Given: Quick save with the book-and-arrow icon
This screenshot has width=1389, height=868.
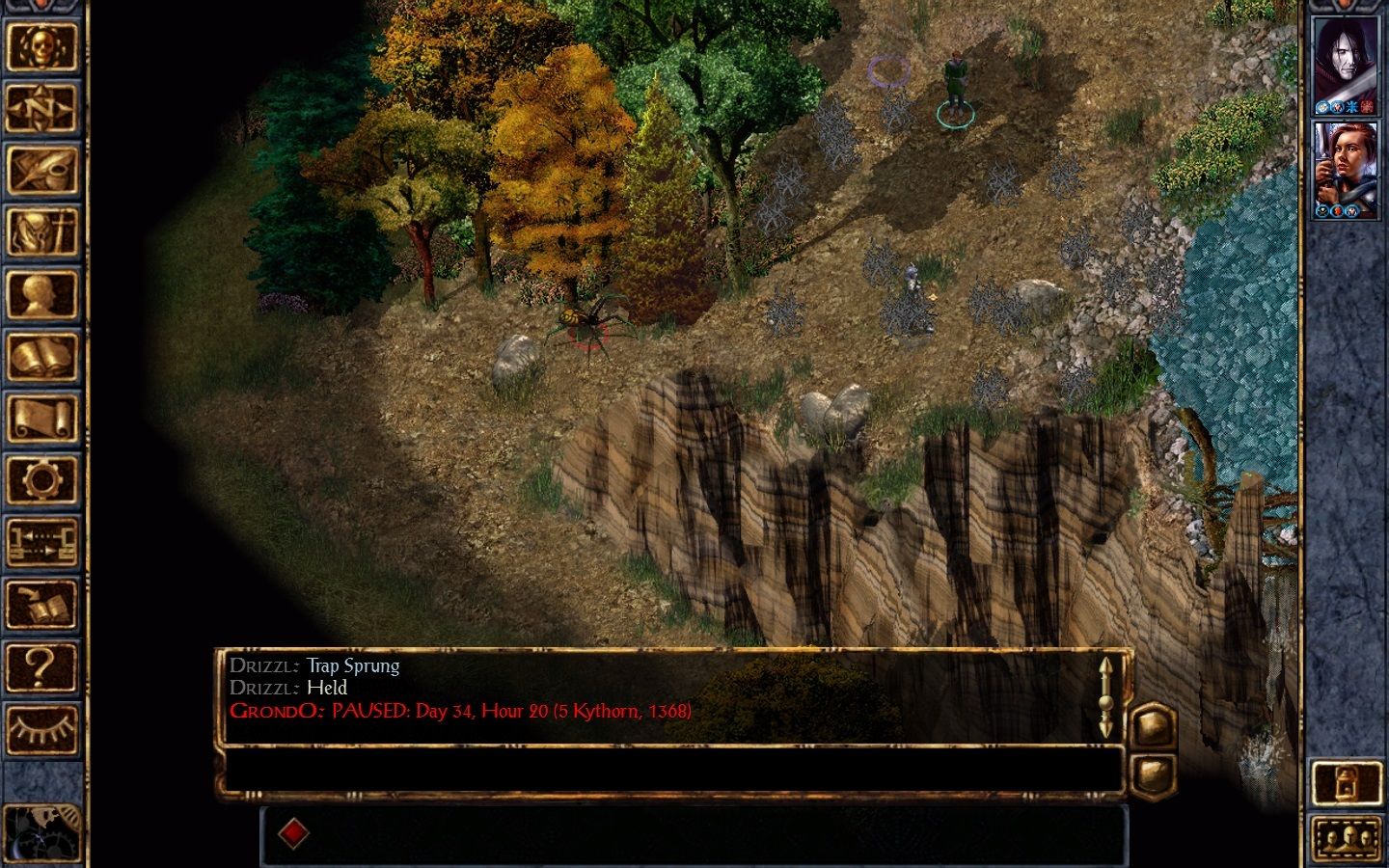Looking at the screenshot, I should coord(41,604).
